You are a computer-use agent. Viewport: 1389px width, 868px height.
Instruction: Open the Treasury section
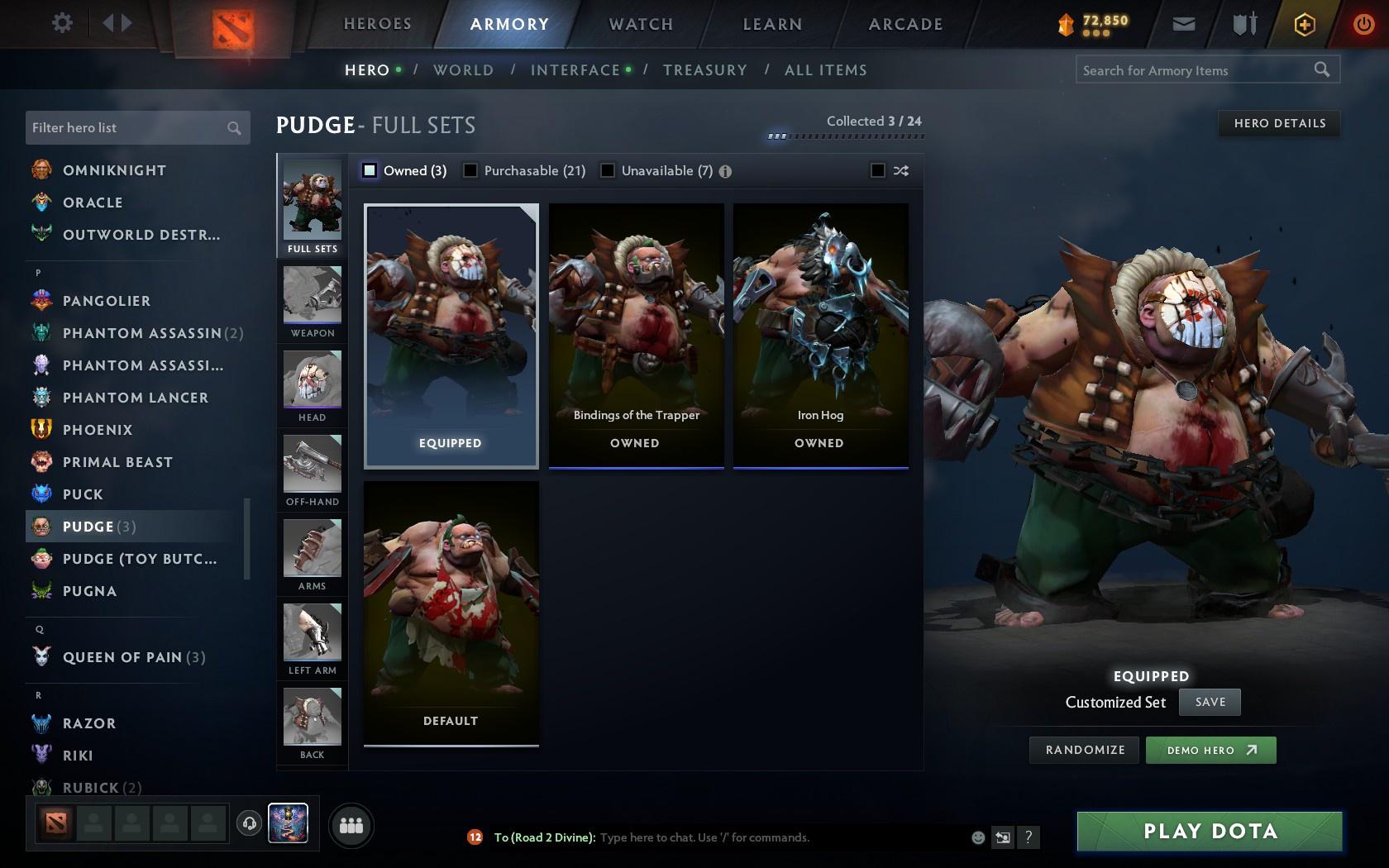point(704,70)
